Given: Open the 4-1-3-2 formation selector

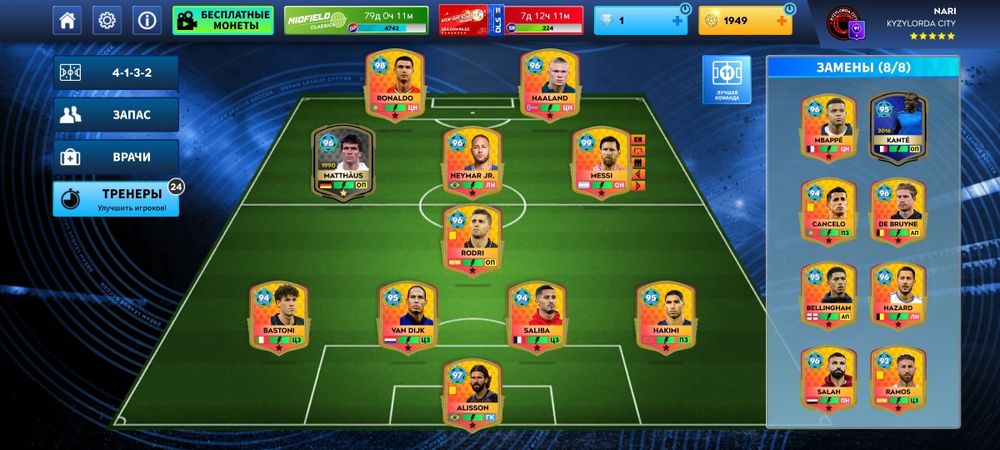Looking at the screenshot, I should tap(116, 73).
